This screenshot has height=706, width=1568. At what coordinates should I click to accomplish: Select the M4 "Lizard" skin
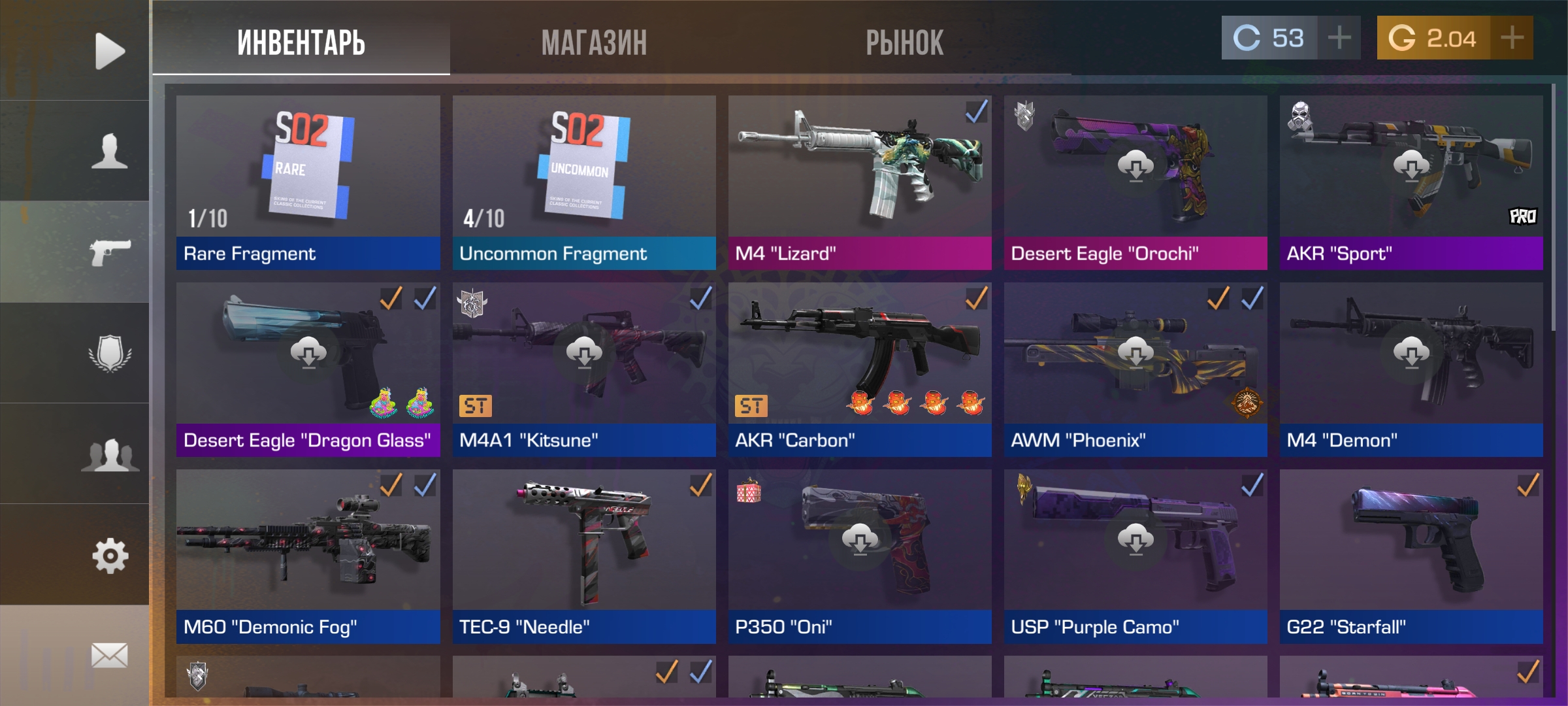(860, 182)
